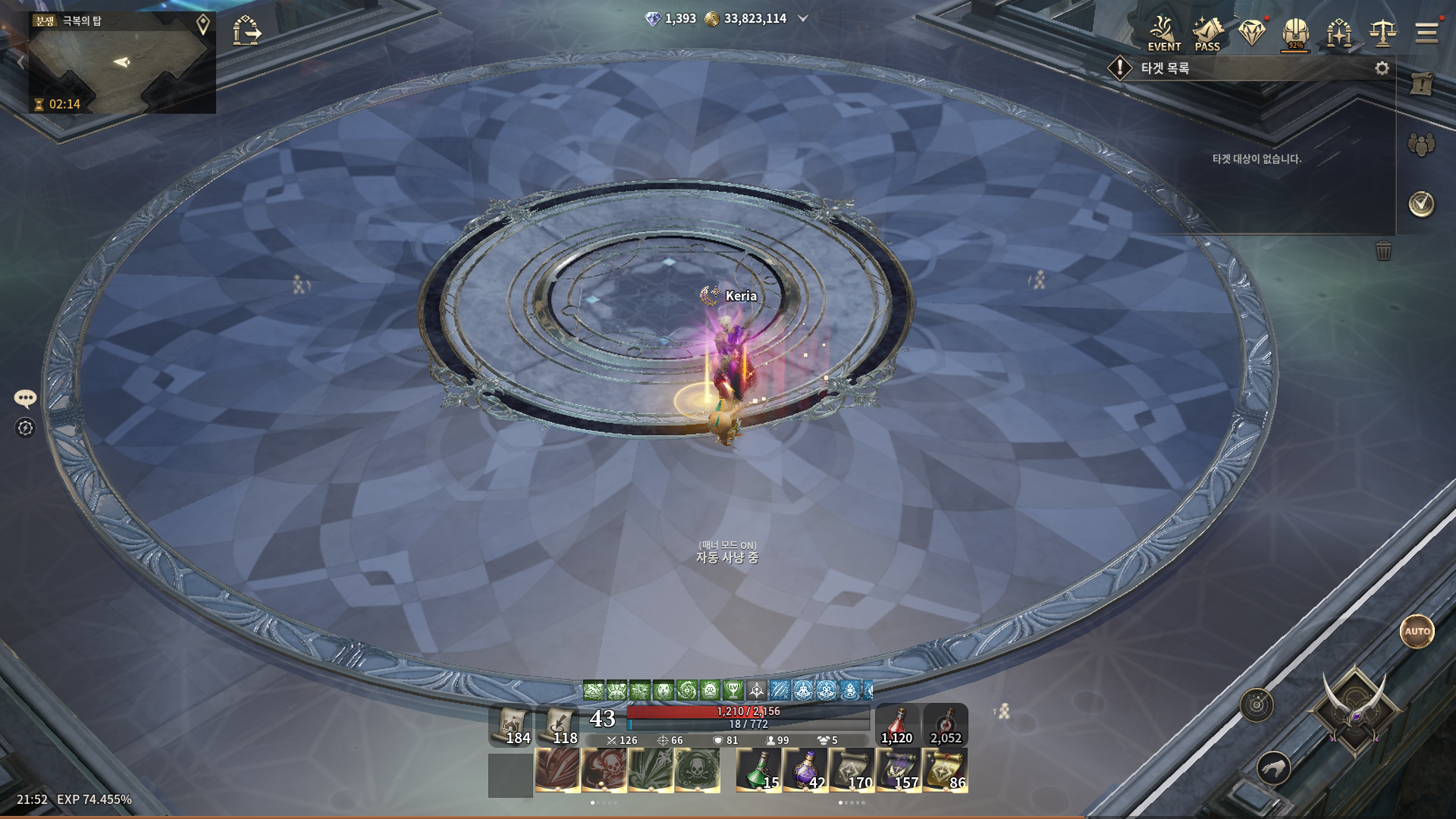Toggle the AUTO hunting button
Viewport: 1456px width, 819px height.
tap(1417, 631)
